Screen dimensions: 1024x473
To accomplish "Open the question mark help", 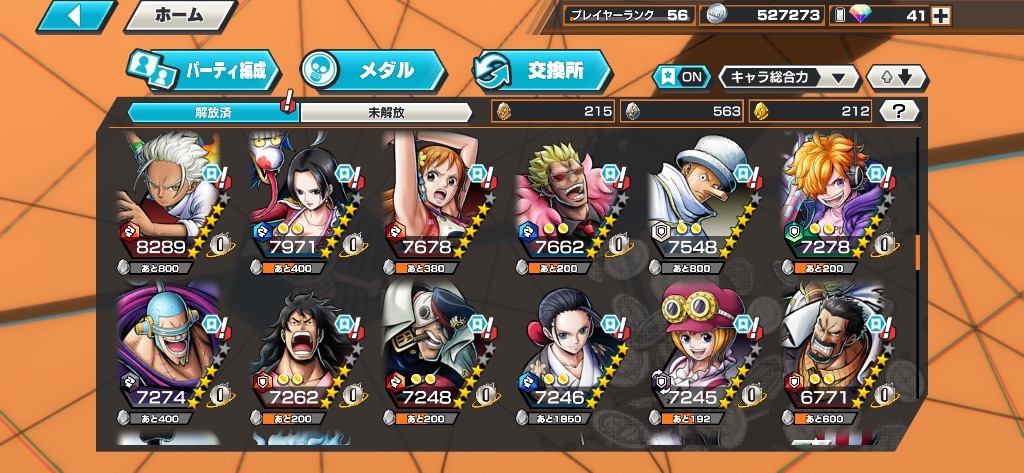I will pyautogui.click(x=902, y=111).
